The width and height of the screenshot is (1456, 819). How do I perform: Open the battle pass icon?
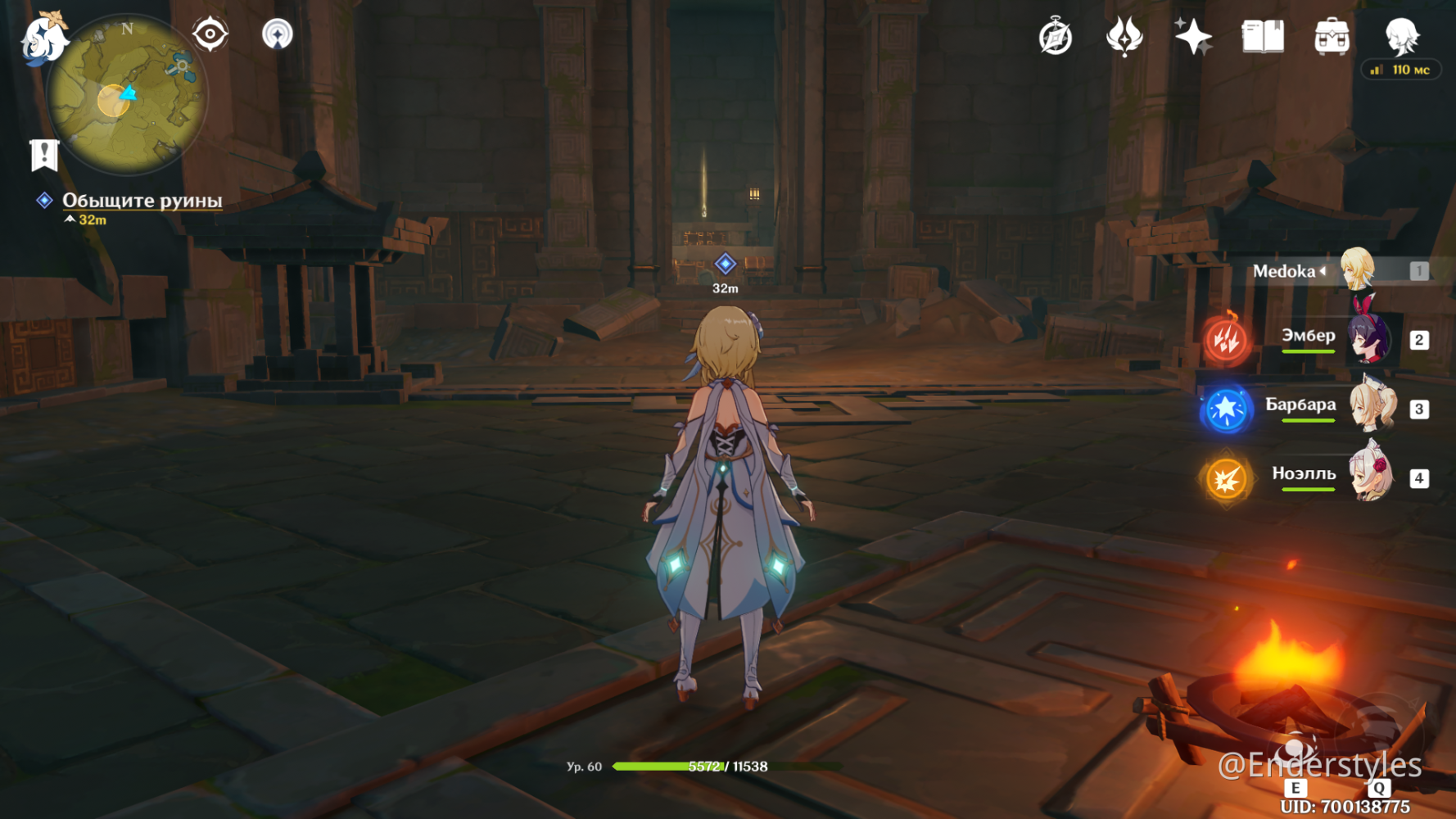click(x=1124, y=37)
